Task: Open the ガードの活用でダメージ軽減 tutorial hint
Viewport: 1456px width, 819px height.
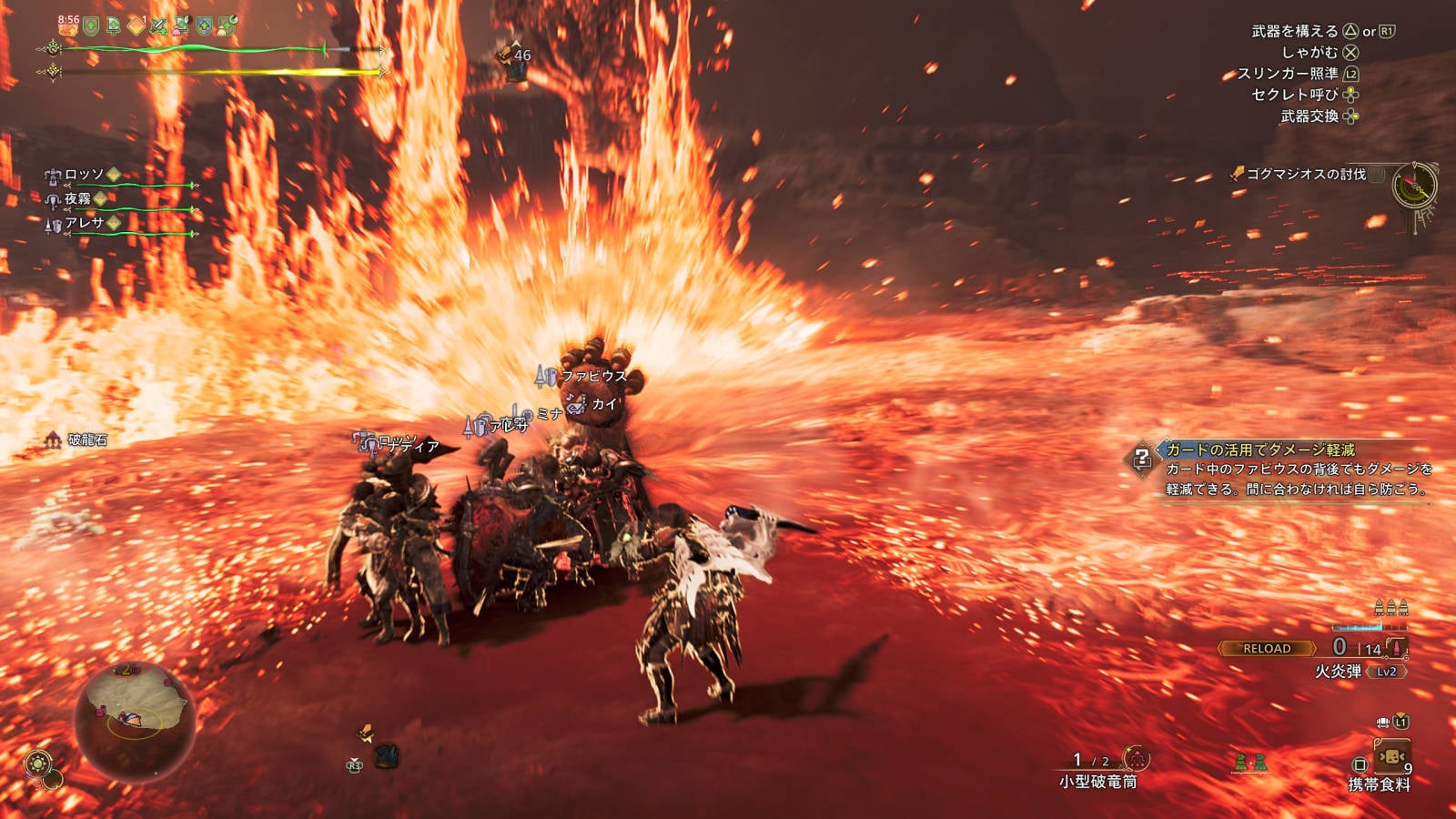Action: [1259, 450]
